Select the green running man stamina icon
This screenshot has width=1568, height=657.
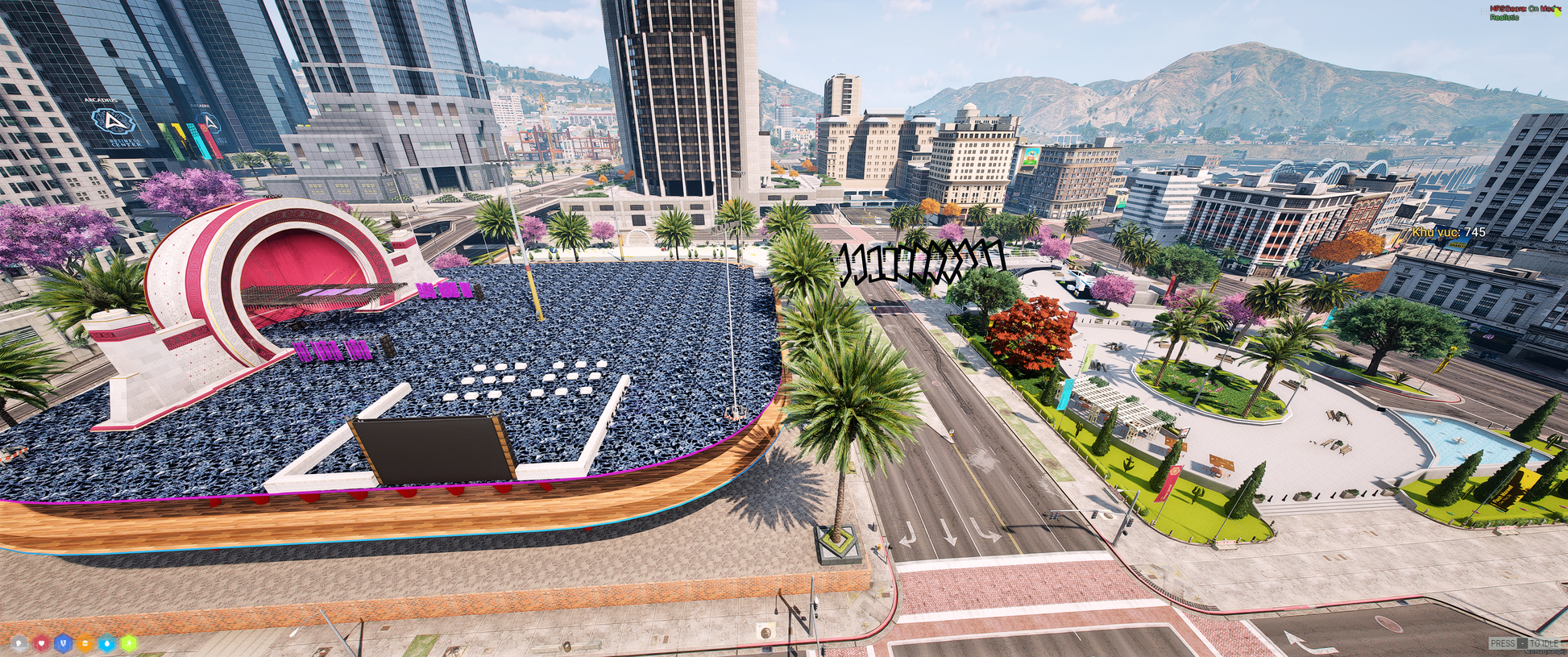click(128, 643)
